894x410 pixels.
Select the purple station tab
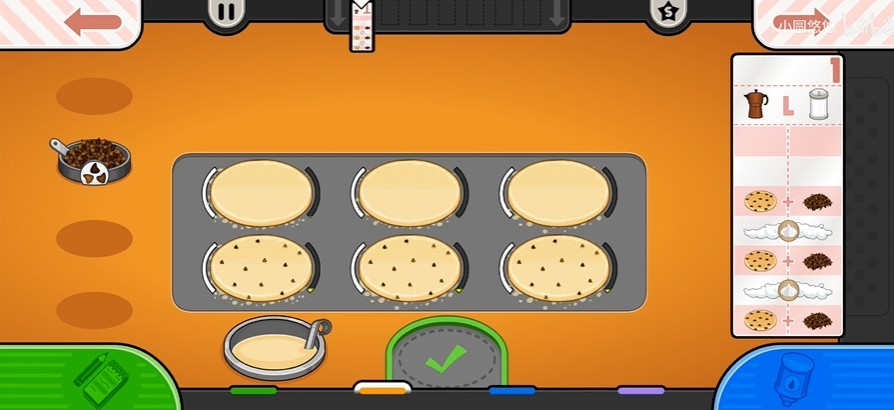pos(641,390)
